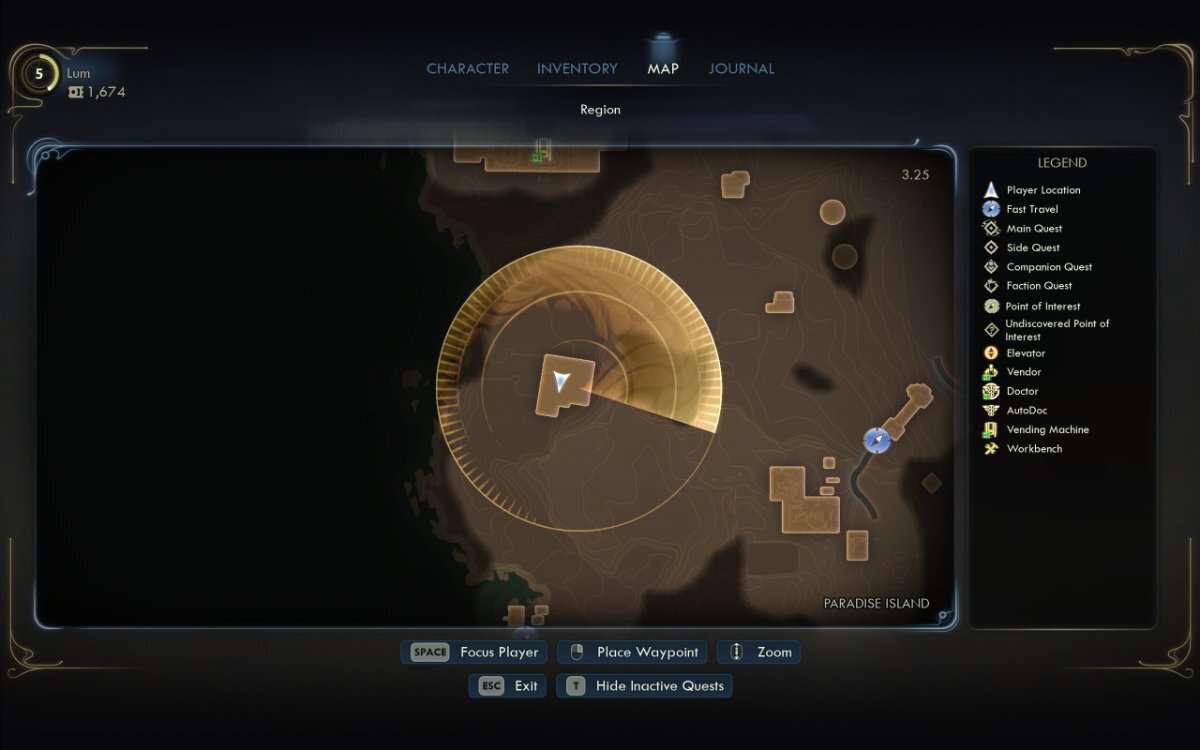Click the Workbench legend entry
The height and width of the screenshot is (750, 1200).
coord(1034,449)
